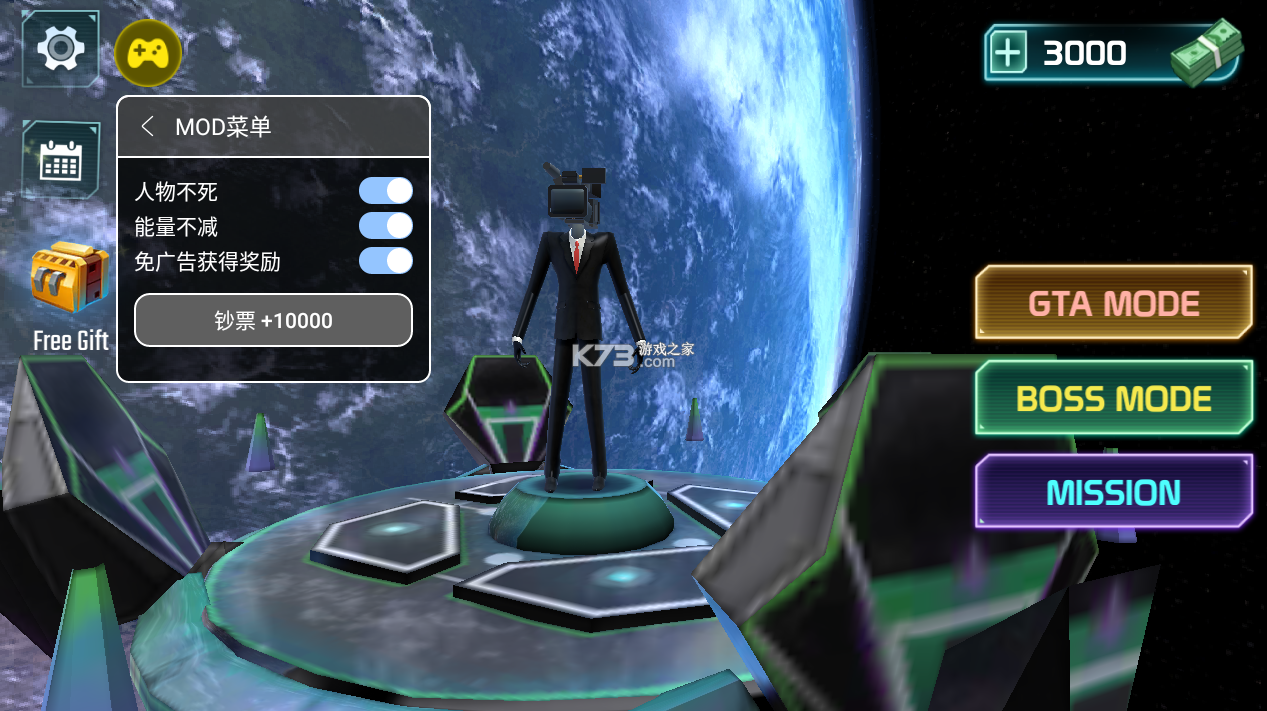Toggle the 能量不减 switch
Image resolution: width=1267 pixels, height=711 pixels.
pyautogui.click(x=386, y=226)
